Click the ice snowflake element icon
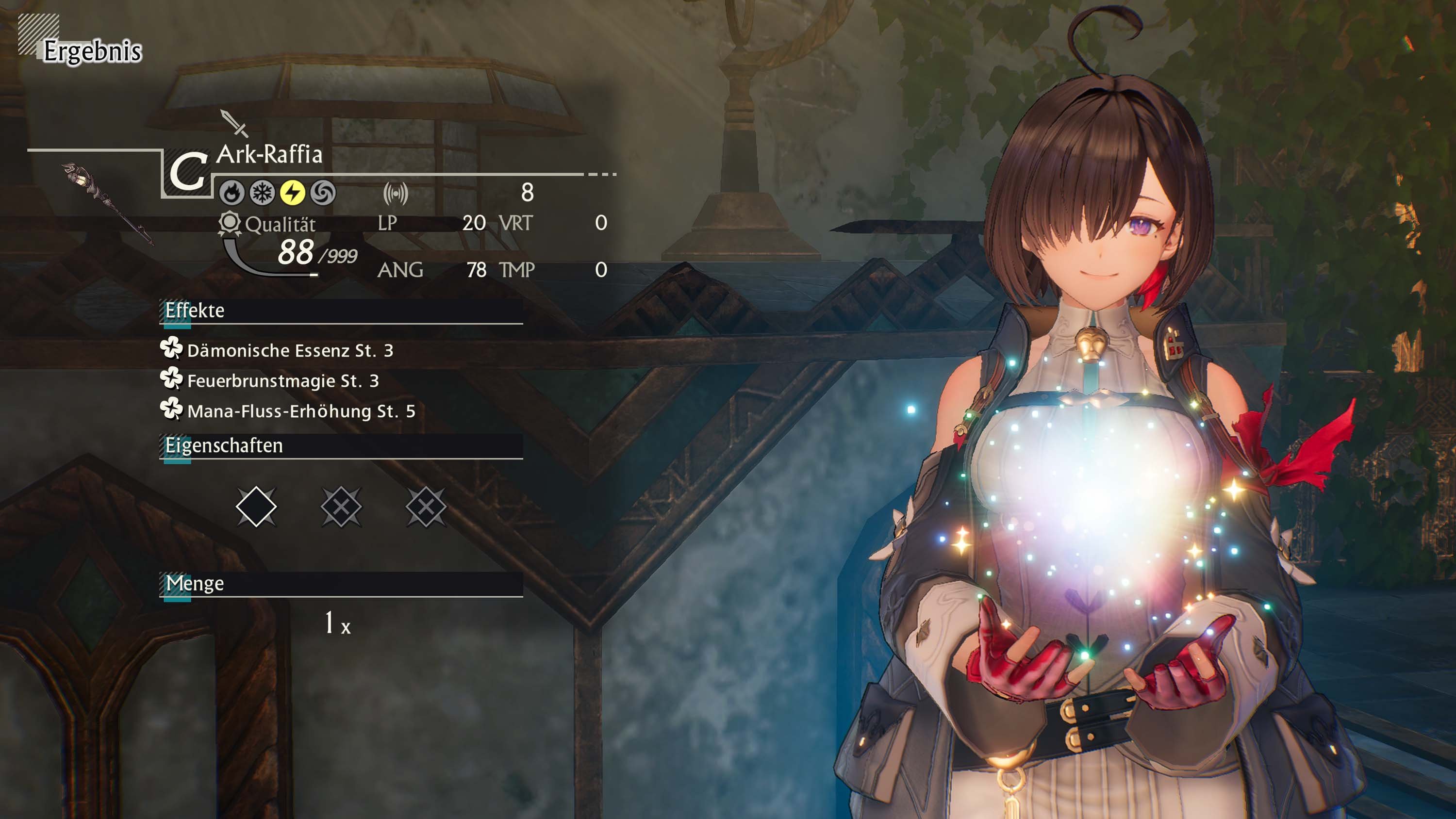Image resolution: width=1456 pixels, height=819 pixels. 262,193
